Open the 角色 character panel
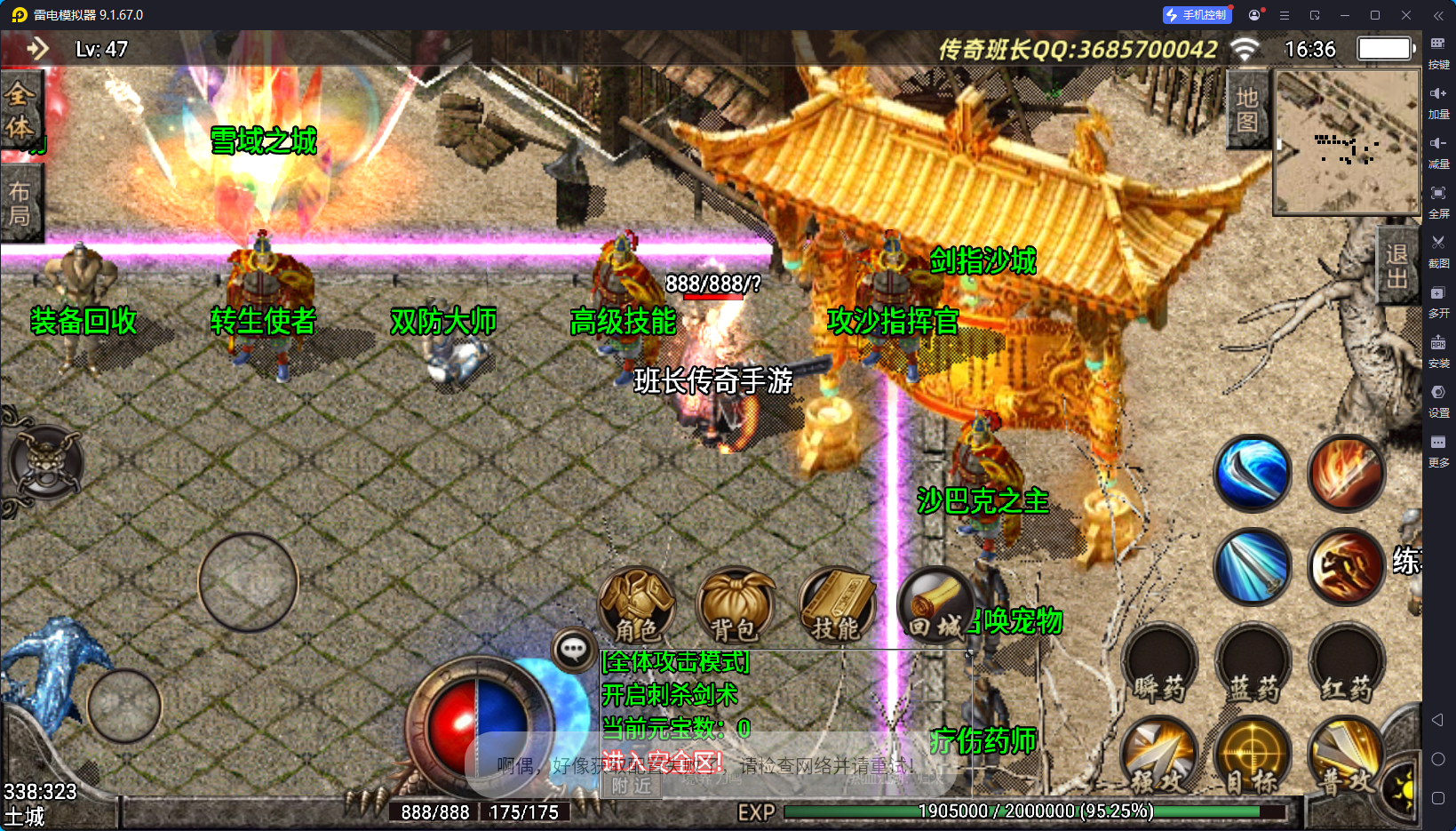This screenshot has width=1456, height=831. 637,606
